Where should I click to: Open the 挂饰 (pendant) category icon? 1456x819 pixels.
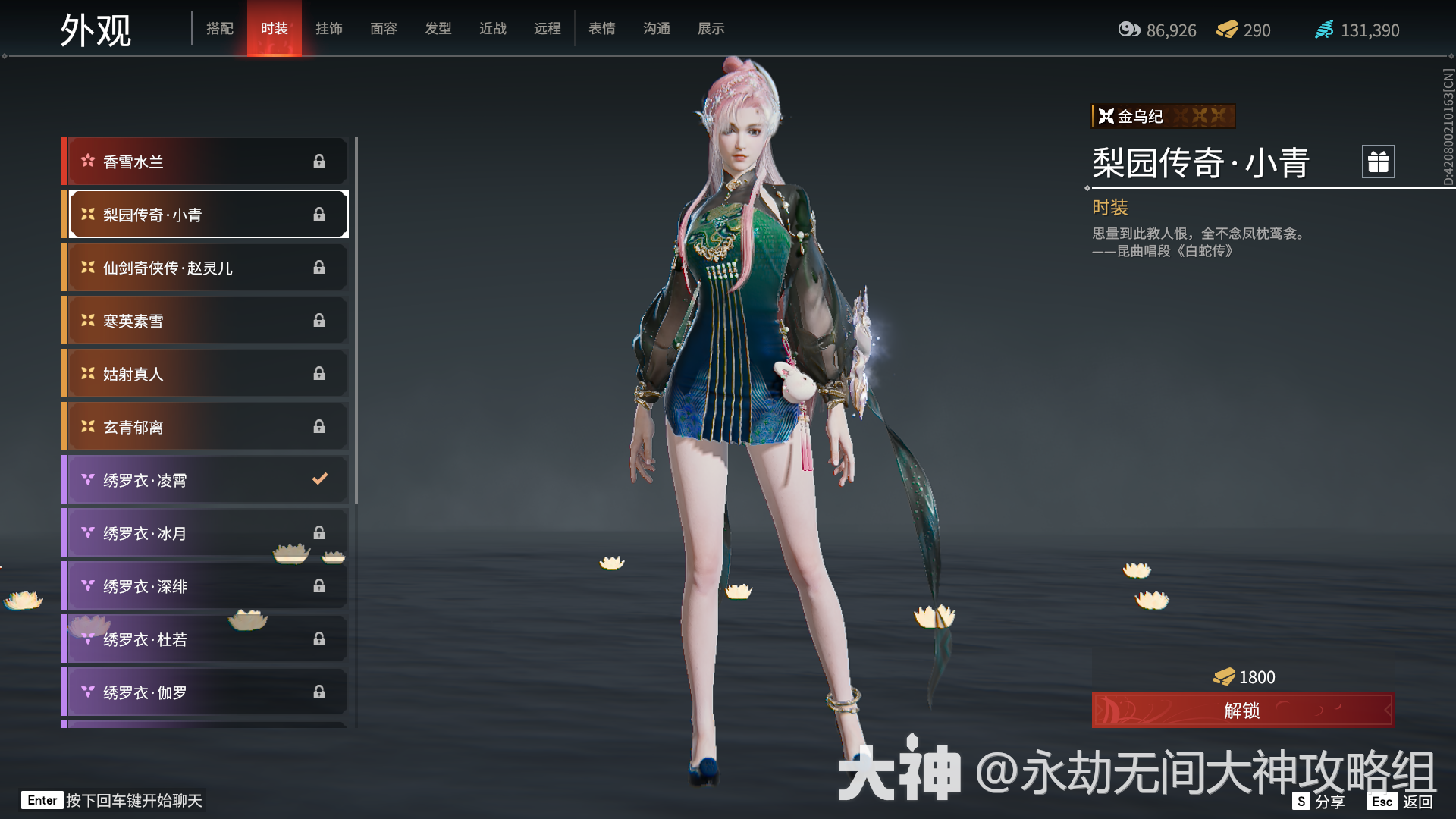330,28
